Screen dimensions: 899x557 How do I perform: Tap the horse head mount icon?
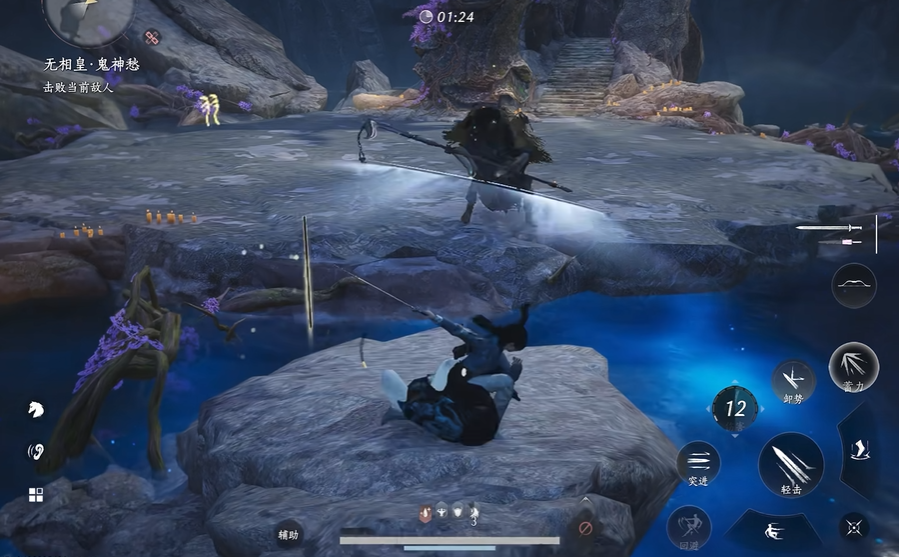click(35, 408)
